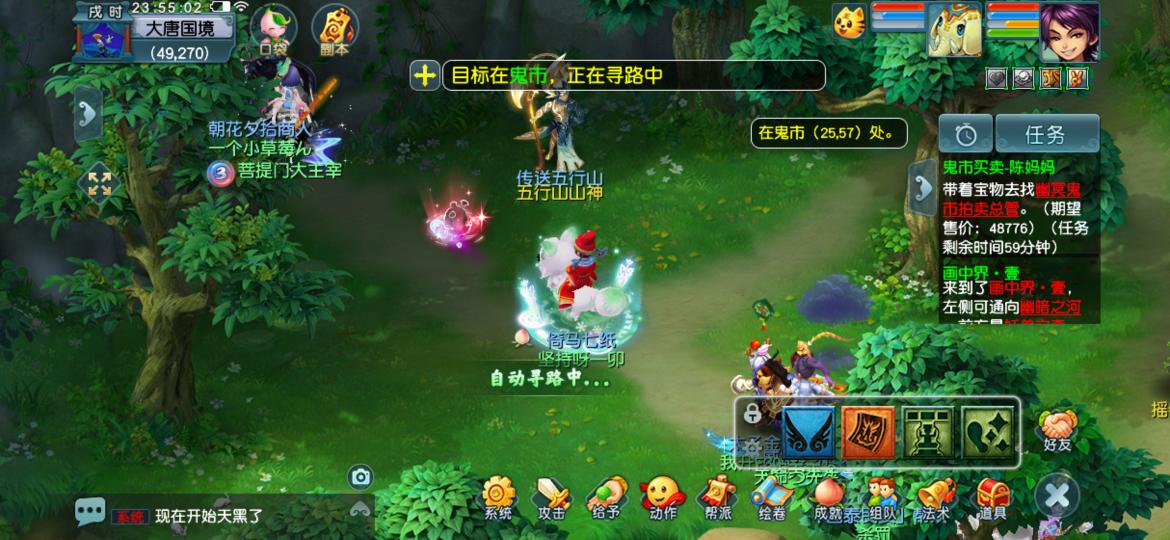Open the 给予 give menu
This screenshot has width=1170, height=540.
point(606,497)
